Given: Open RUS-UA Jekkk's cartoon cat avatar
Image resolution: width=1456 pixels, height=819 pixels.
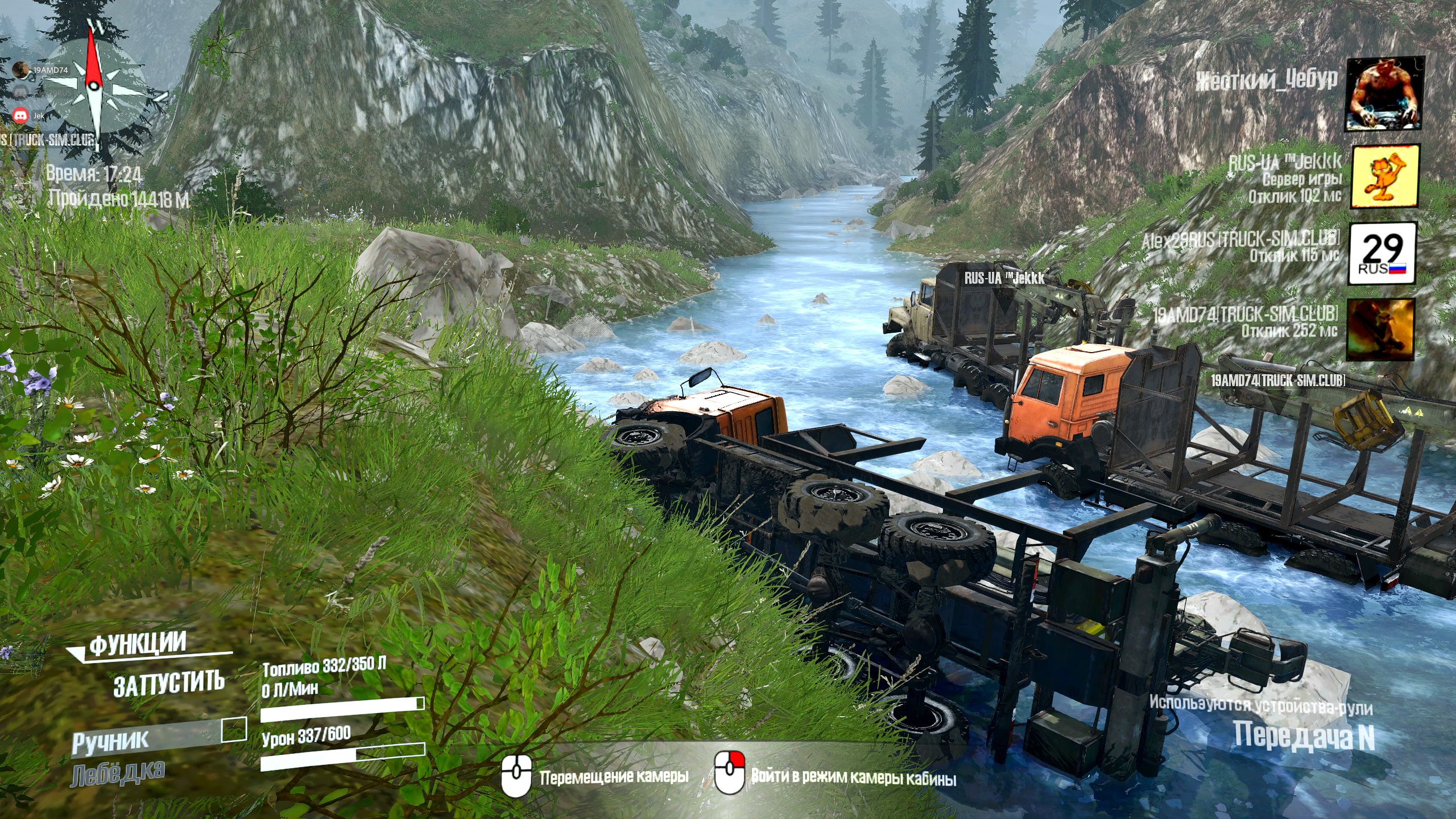Looking at the screenshot, I should click(x=1384, y=176).
